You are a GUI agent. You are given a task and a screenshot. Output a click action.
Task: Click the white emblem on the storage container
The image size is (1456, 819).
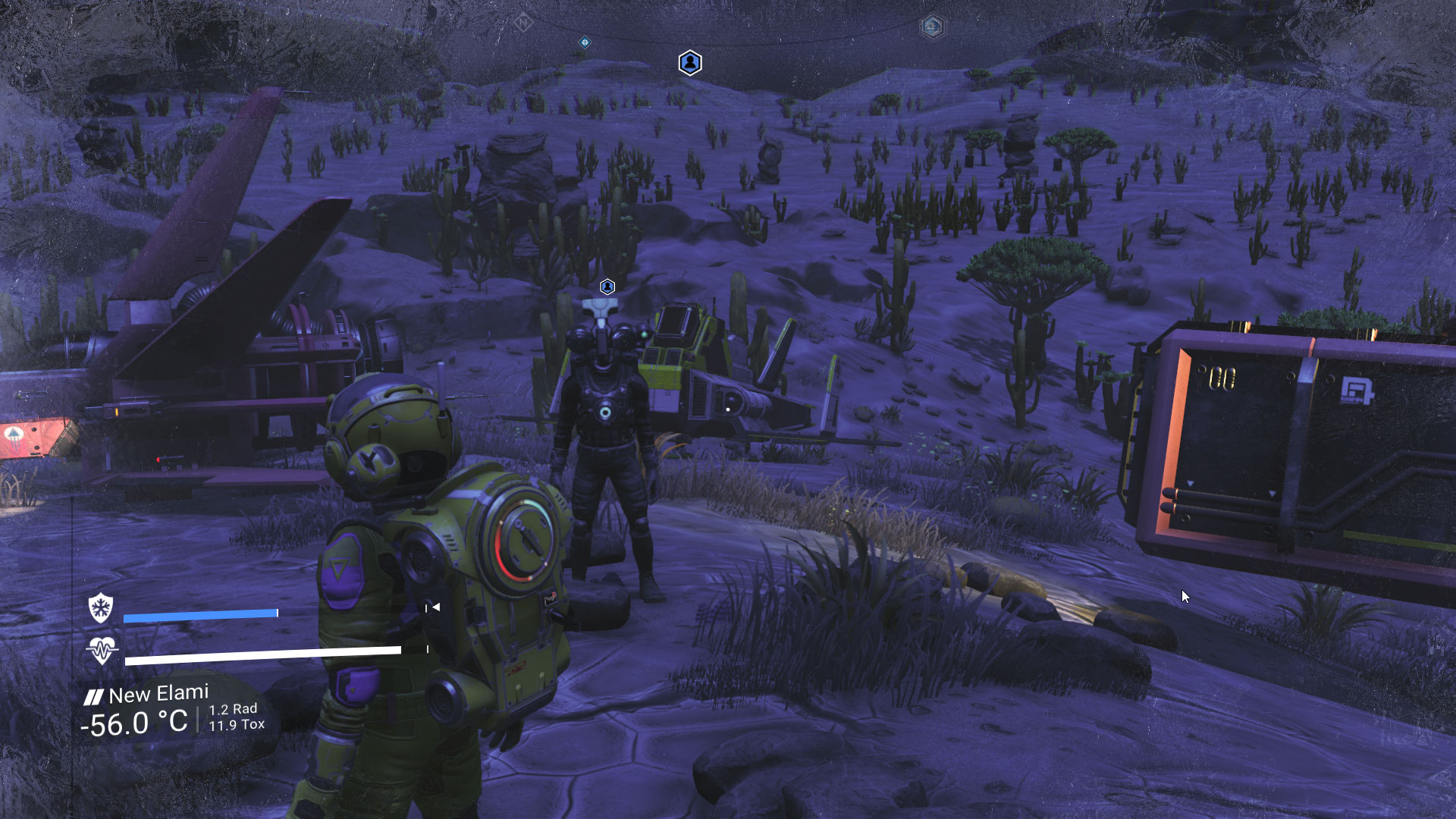(1357, 389)
